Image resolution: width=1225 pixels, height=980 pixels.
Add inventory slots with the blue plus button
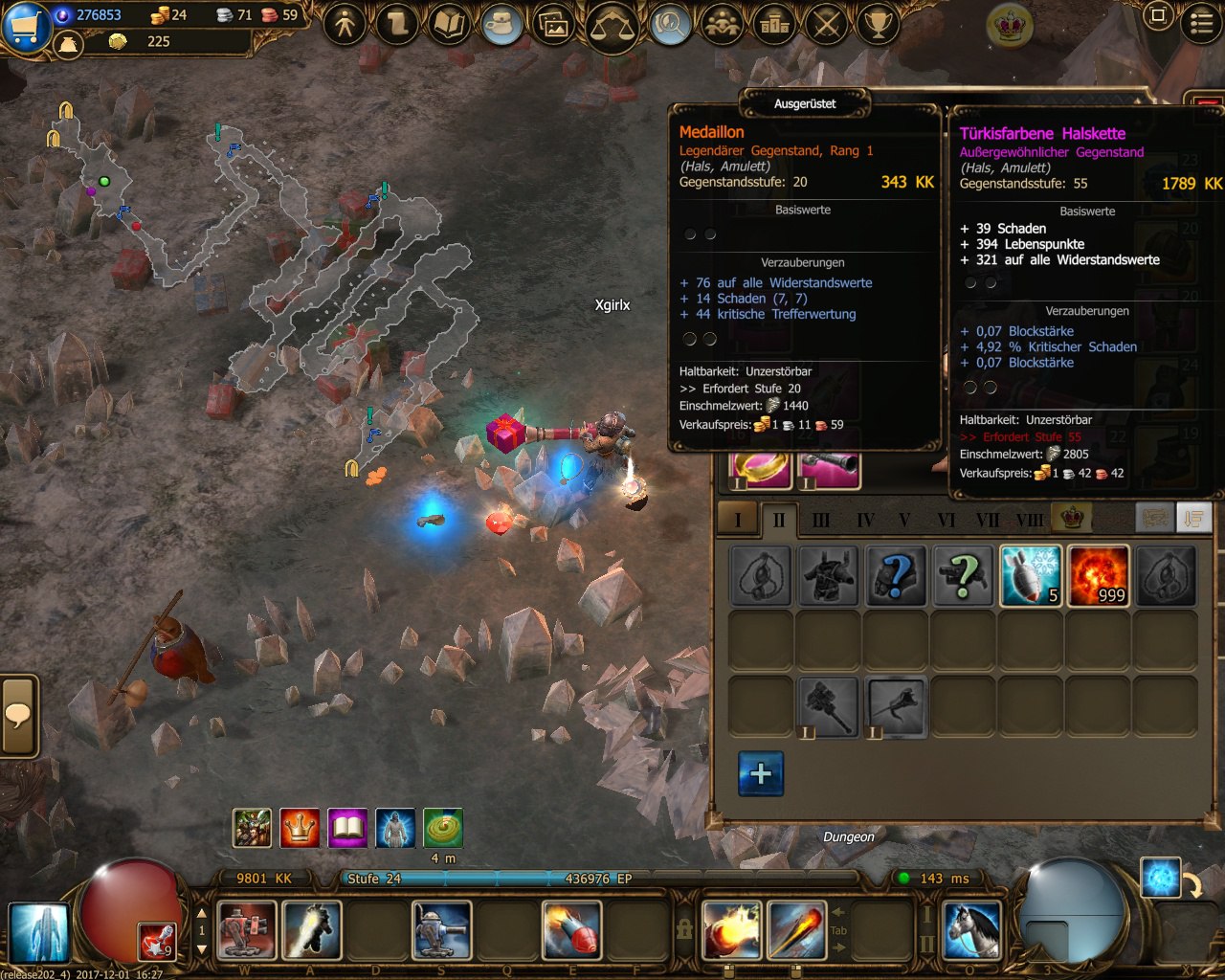tap(761, 773)
